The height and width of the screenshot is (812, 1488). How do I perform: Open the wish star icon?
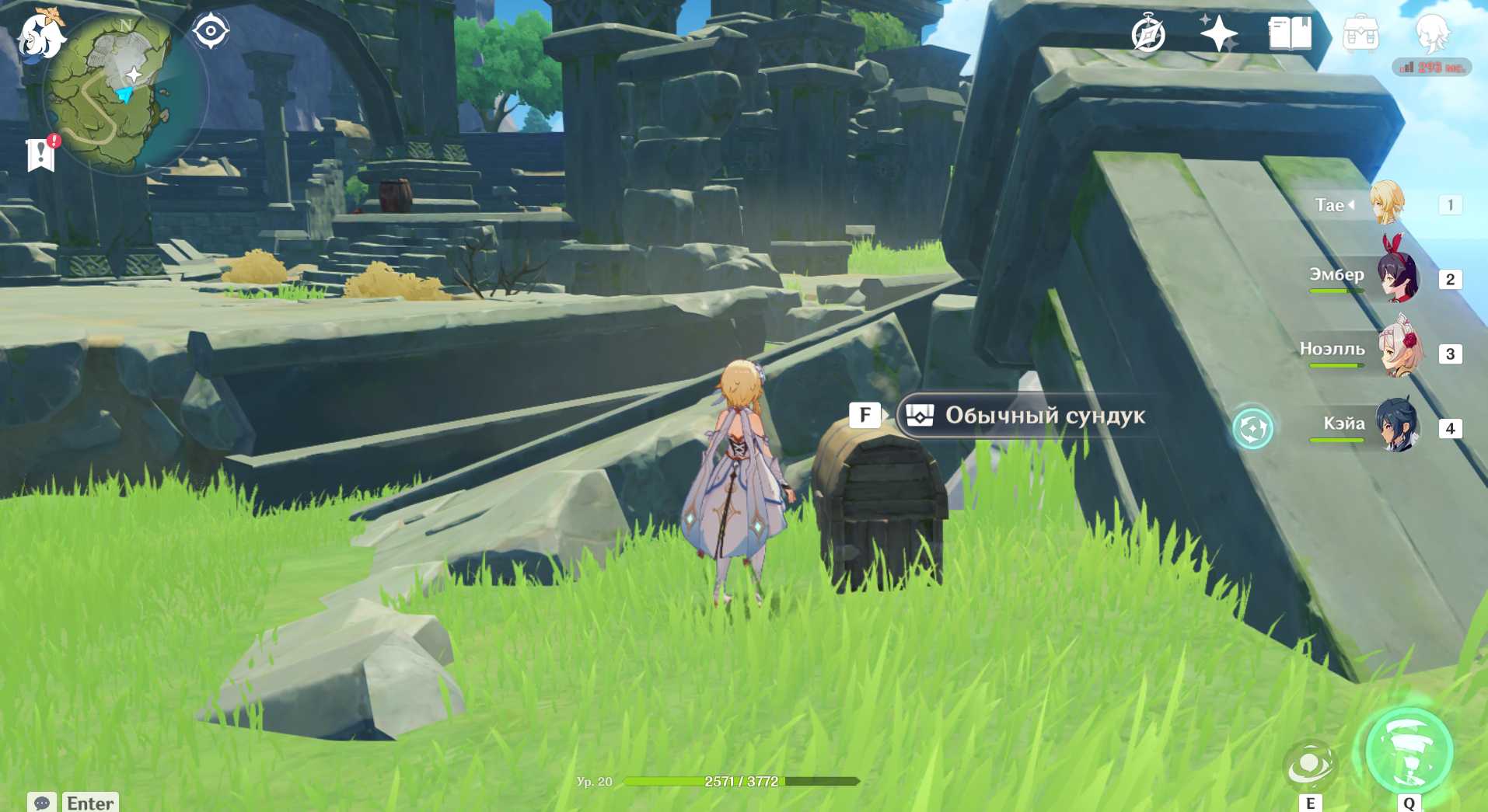coord(1217,33)
